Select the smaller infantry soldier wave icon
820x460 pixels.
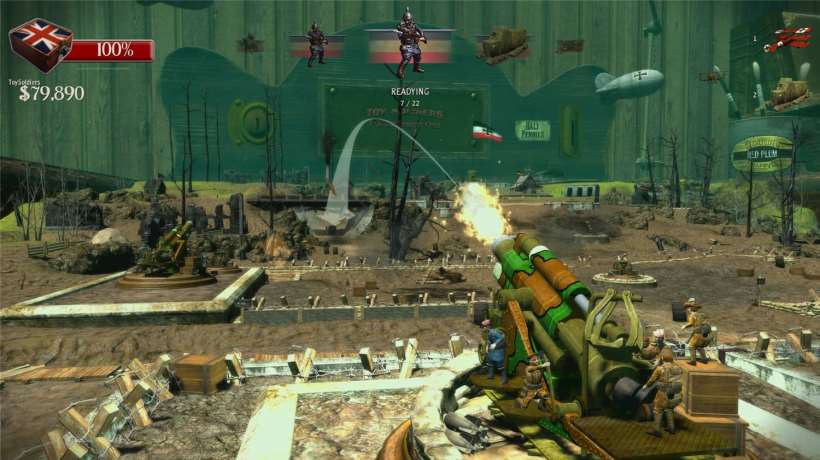[317, 45]
